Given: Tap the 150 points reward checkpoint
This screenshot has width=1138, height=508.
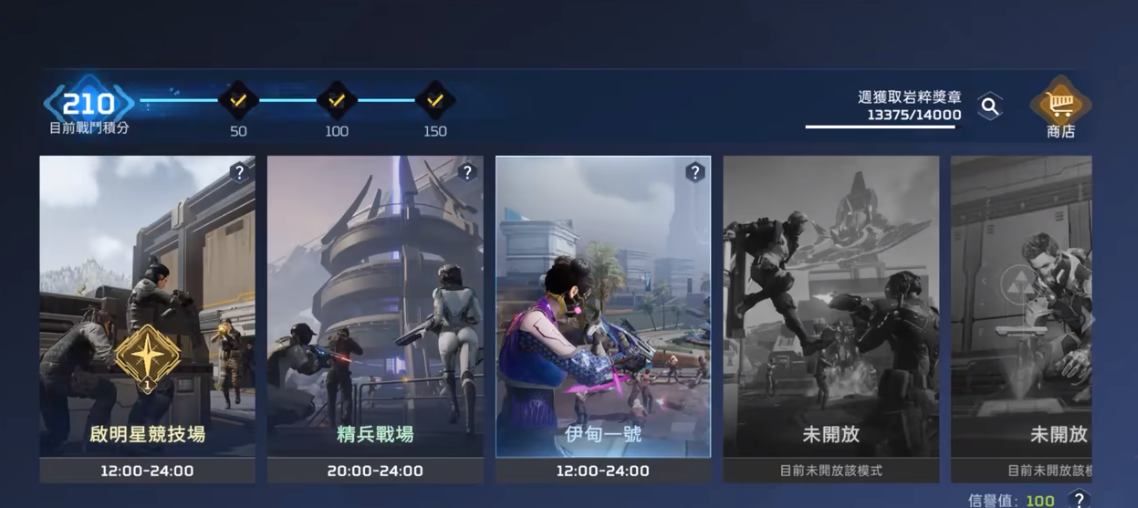Looking at the screenshot, I should coord(434,101).
